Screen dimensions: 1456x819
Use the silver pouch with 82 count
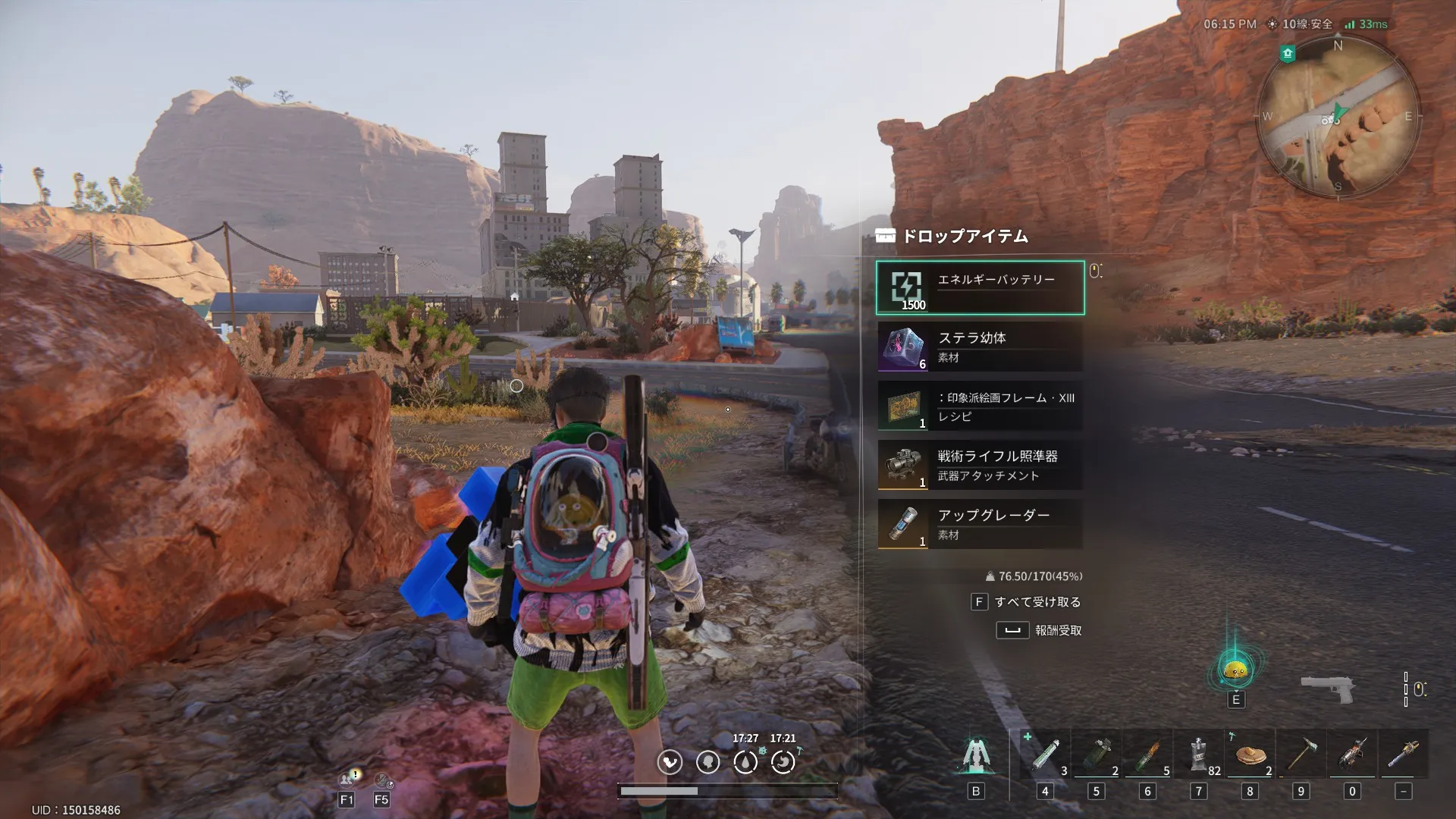coord(1199,755)
